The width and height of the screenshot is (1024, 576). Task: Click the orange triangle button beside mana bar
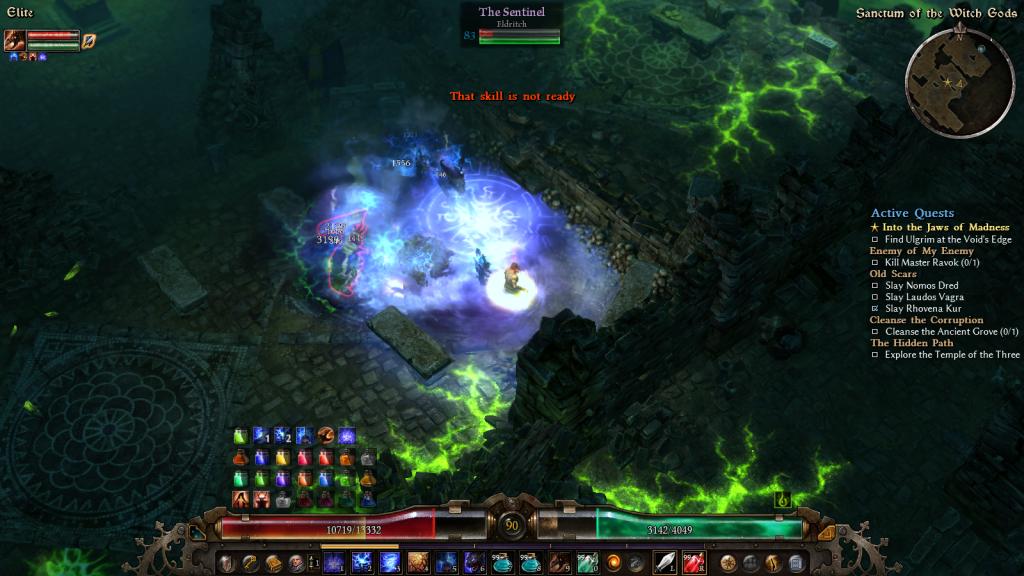(x=826, y=532)
